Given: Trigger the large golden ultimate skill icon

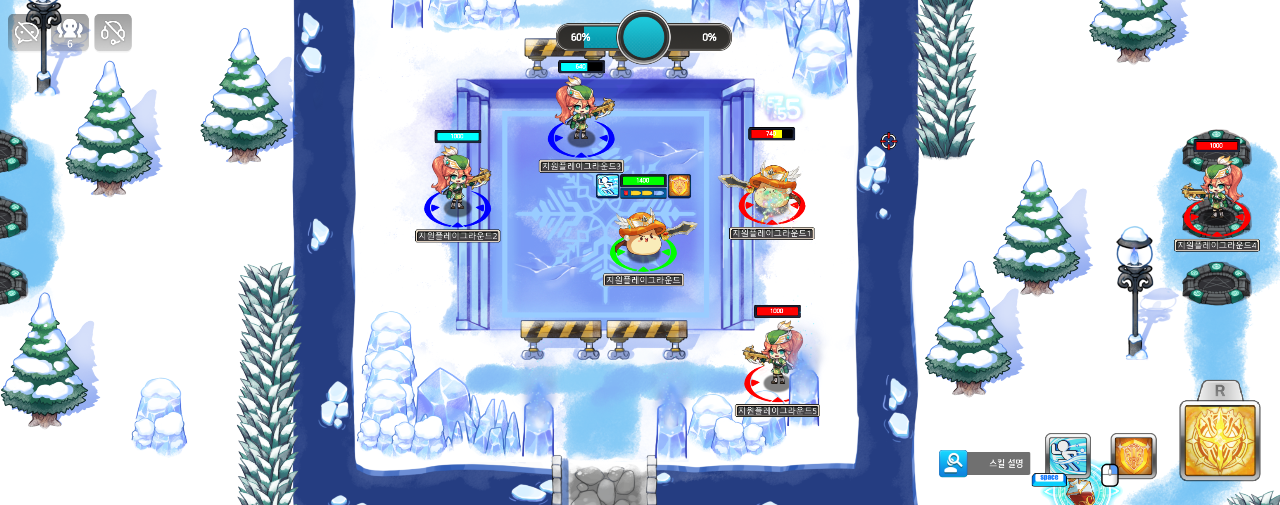Looking at the screenshot, I should 1219,441.
